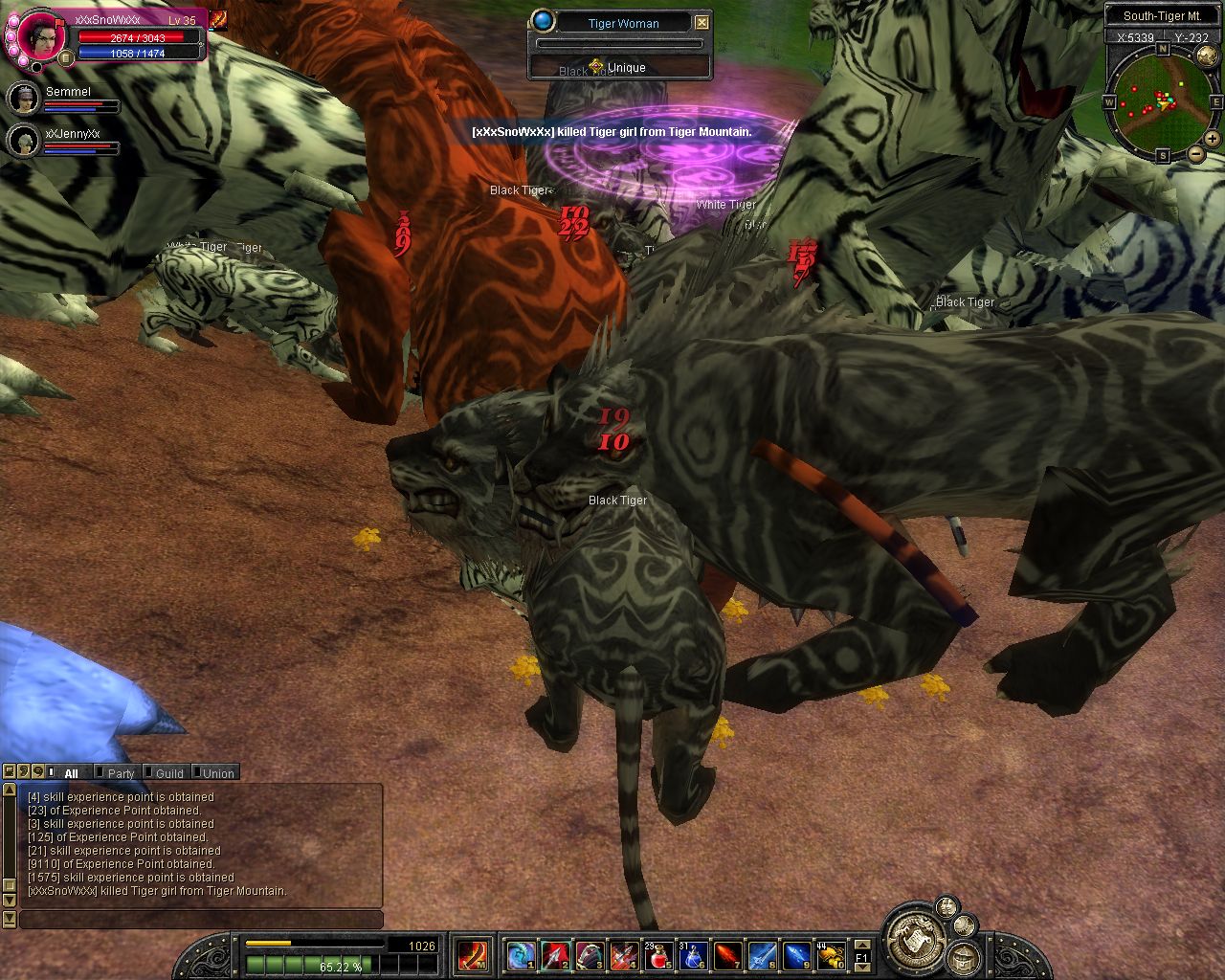Activate the blue sword skill in slot 8
Image resolution: width=1225 pixels, height=980 pixels.
(762, 955)
